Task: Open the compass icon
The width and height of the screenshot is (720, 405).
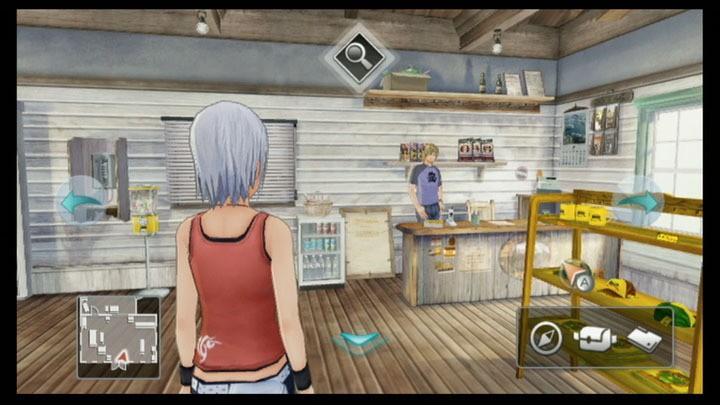Action: coord(547,337)
